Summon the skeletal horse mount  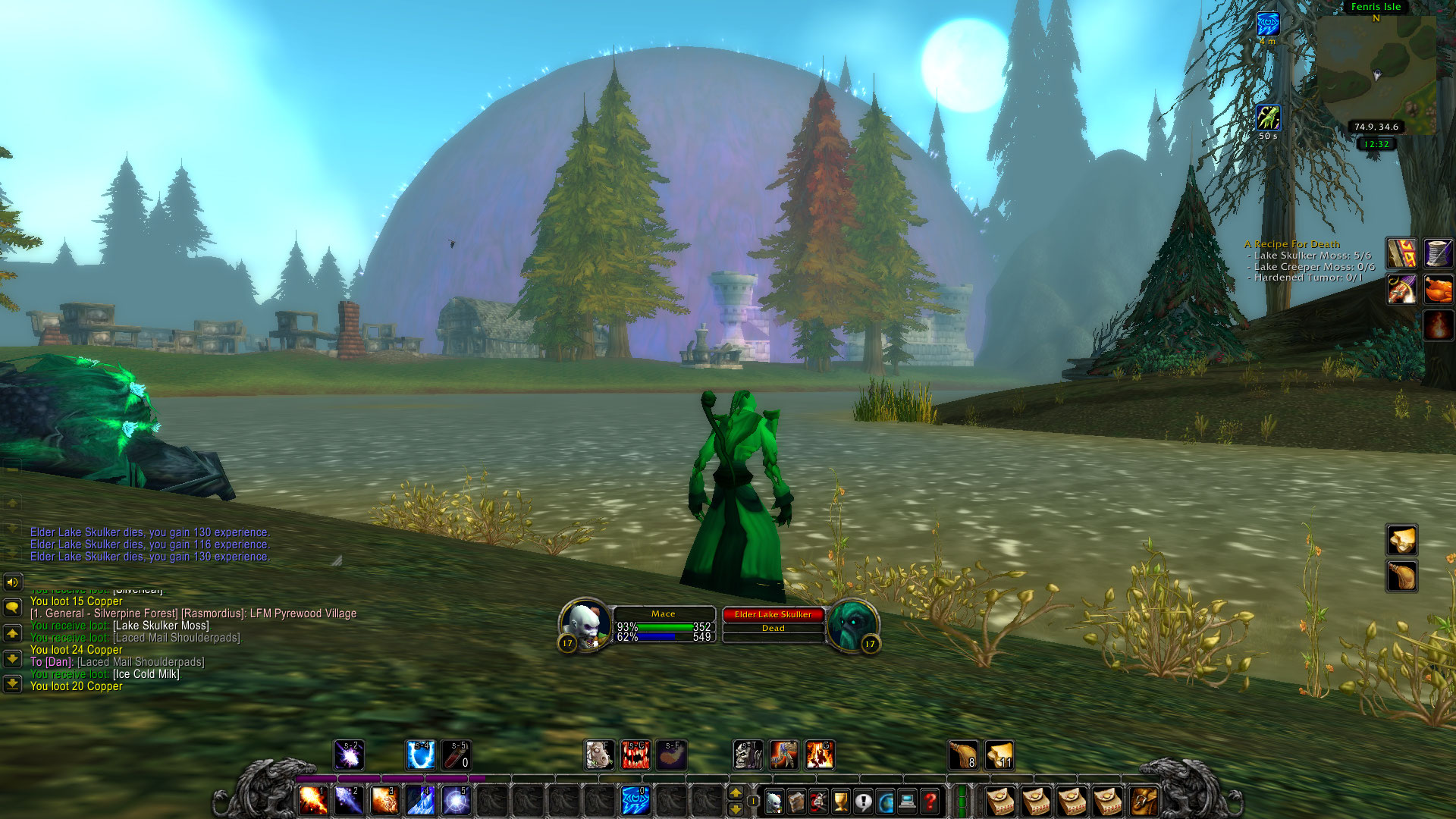click(748, 755)
